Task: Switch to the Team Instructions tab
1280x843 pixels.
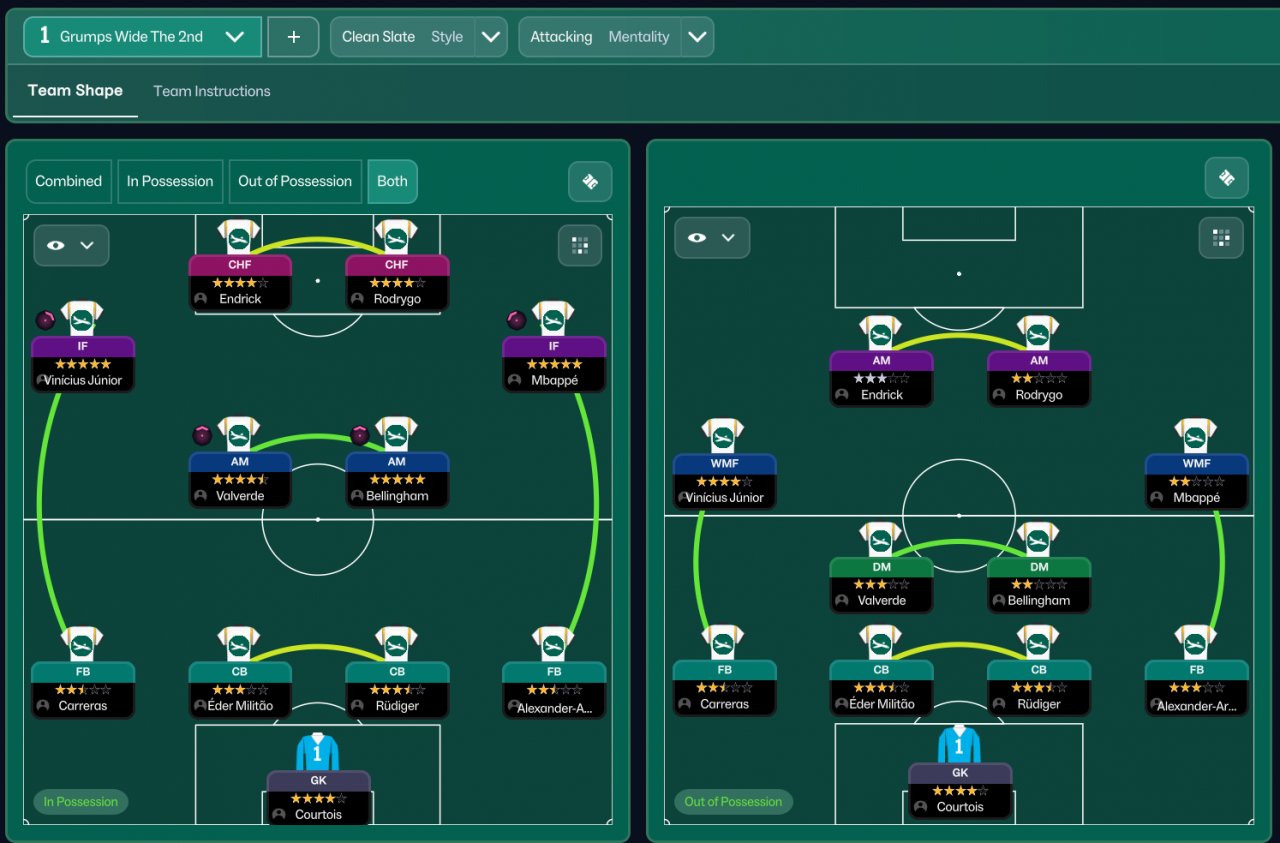Action: coord(211,91)
